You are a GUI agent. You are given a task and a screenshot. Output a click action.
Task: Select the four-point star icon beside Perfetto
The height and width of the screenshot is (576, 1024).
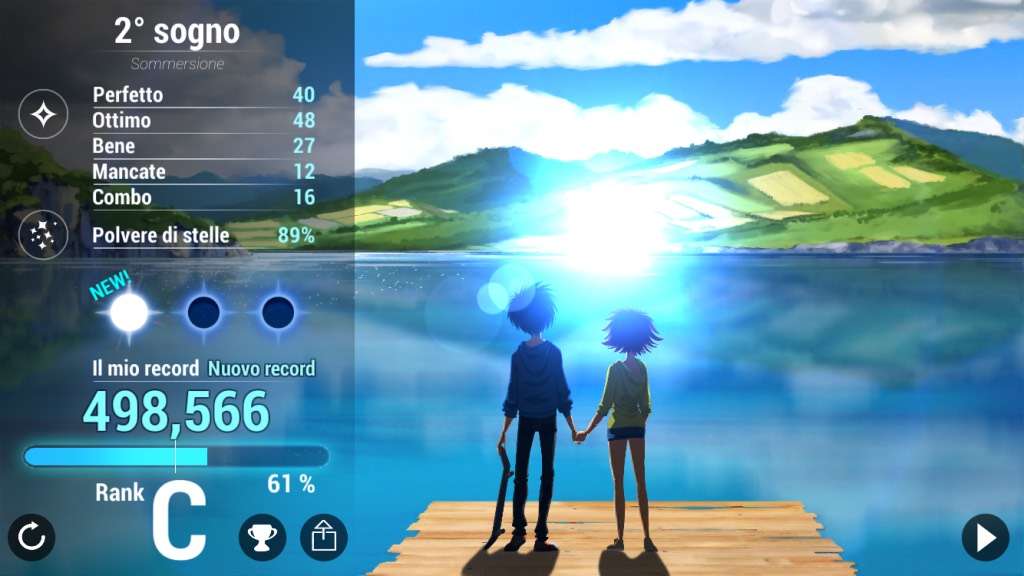tap(44, 114)
